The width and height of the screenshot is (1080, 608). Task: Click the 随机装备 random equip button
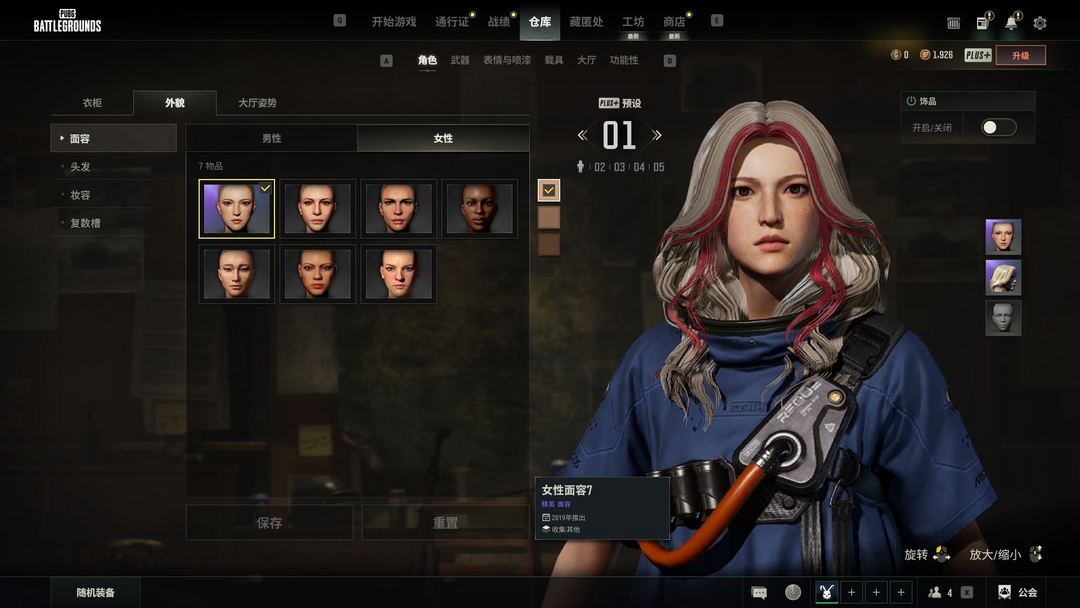[96, 593]
